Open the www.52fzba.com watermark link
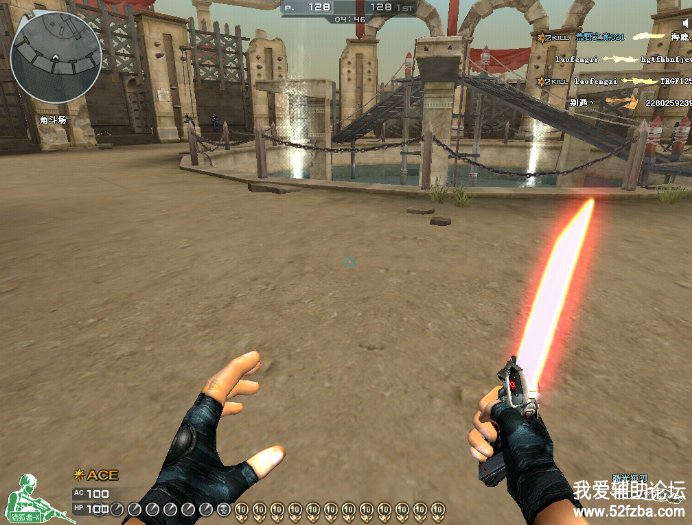Viewport: 692px width, 525px height. click(629, 511)
